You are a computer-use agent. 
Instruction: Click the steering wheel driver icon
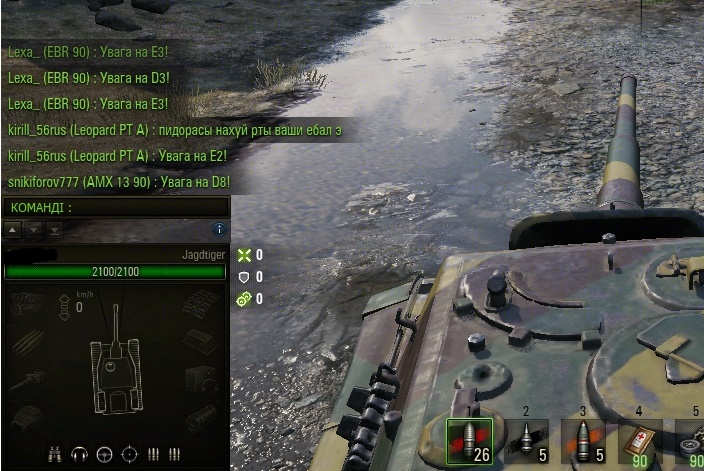(104, 455)
